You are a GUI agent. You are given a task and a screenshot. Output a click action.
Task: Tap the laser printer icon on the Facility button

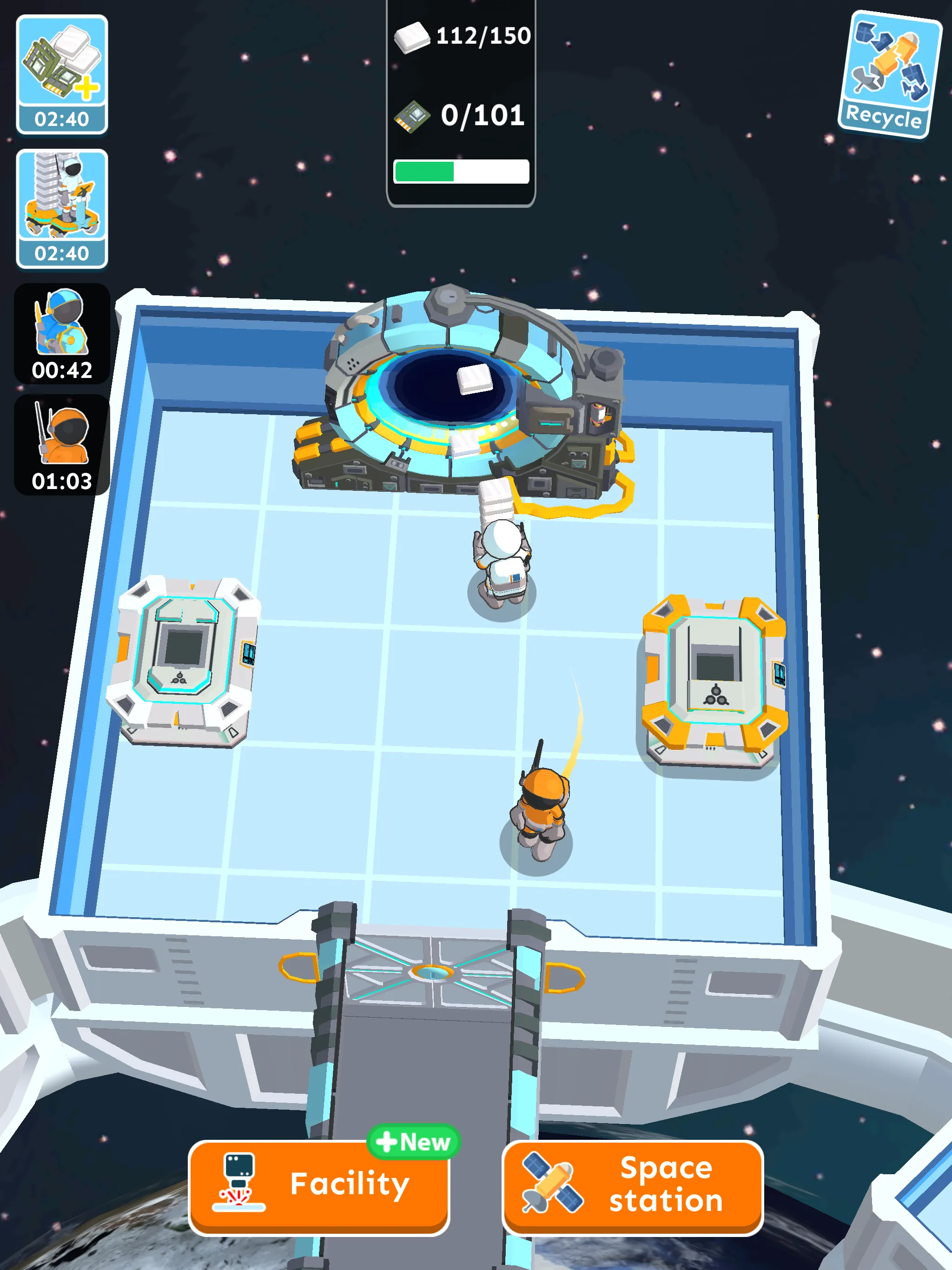[237, 1183]
